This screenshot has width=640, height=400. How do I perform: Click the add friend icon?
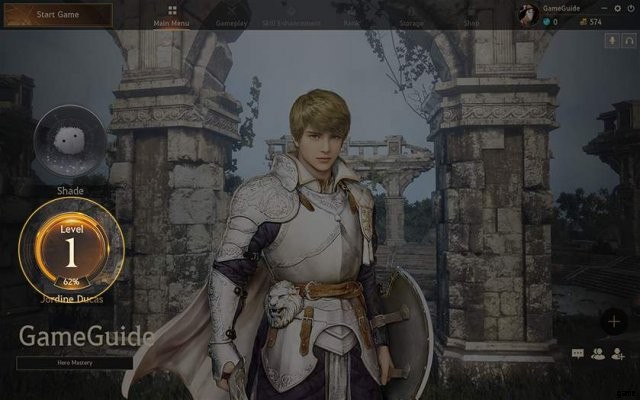tap(618, 353)
